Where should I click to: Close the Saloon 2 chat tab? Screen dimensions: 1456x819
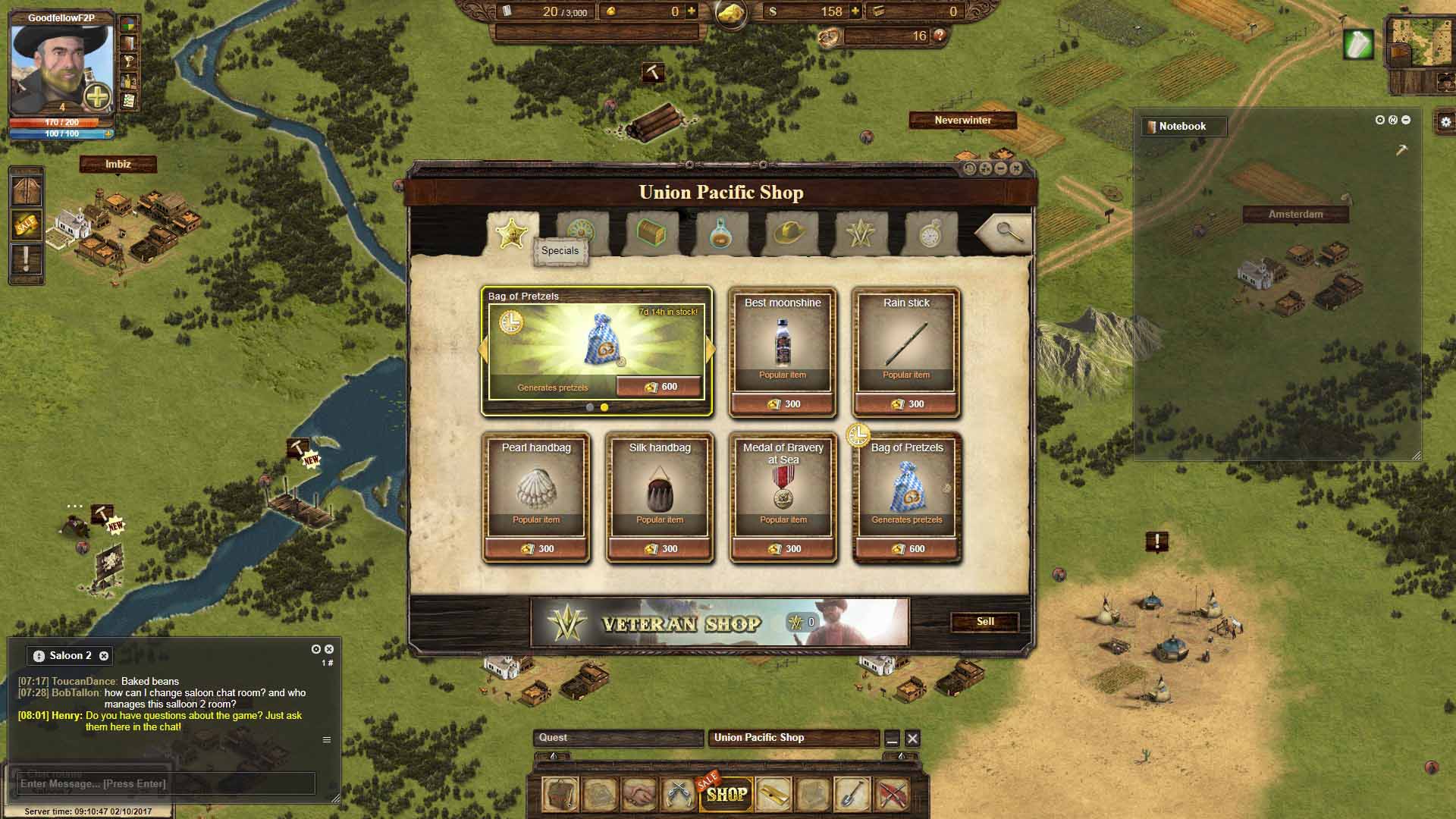click(x=104, y=656)
